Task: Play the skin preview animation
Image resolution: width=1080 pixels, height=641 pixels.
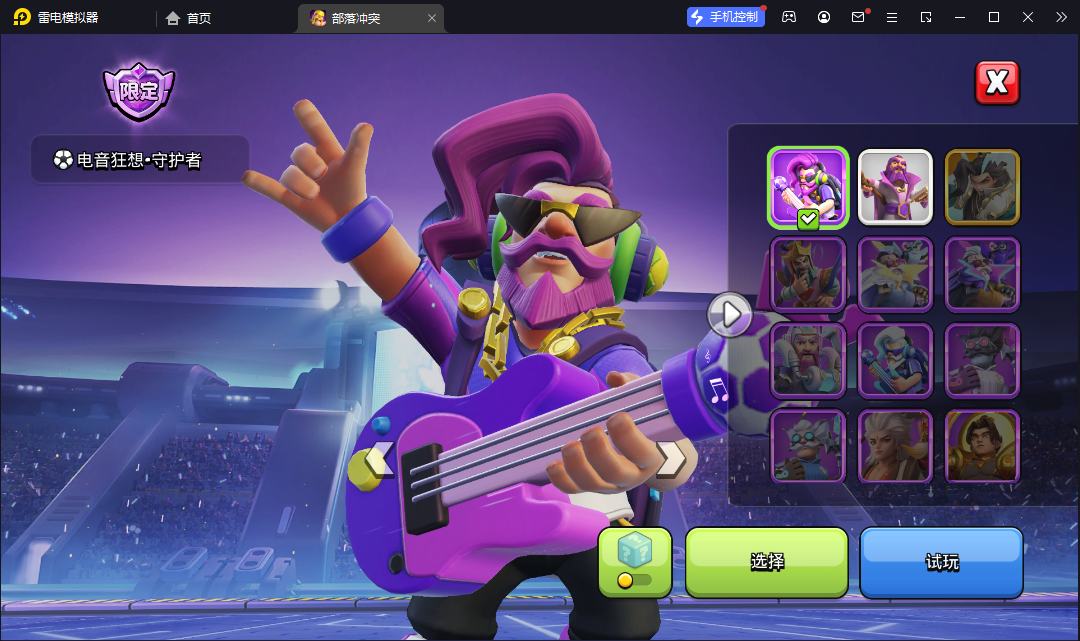Action: (730, 314)
